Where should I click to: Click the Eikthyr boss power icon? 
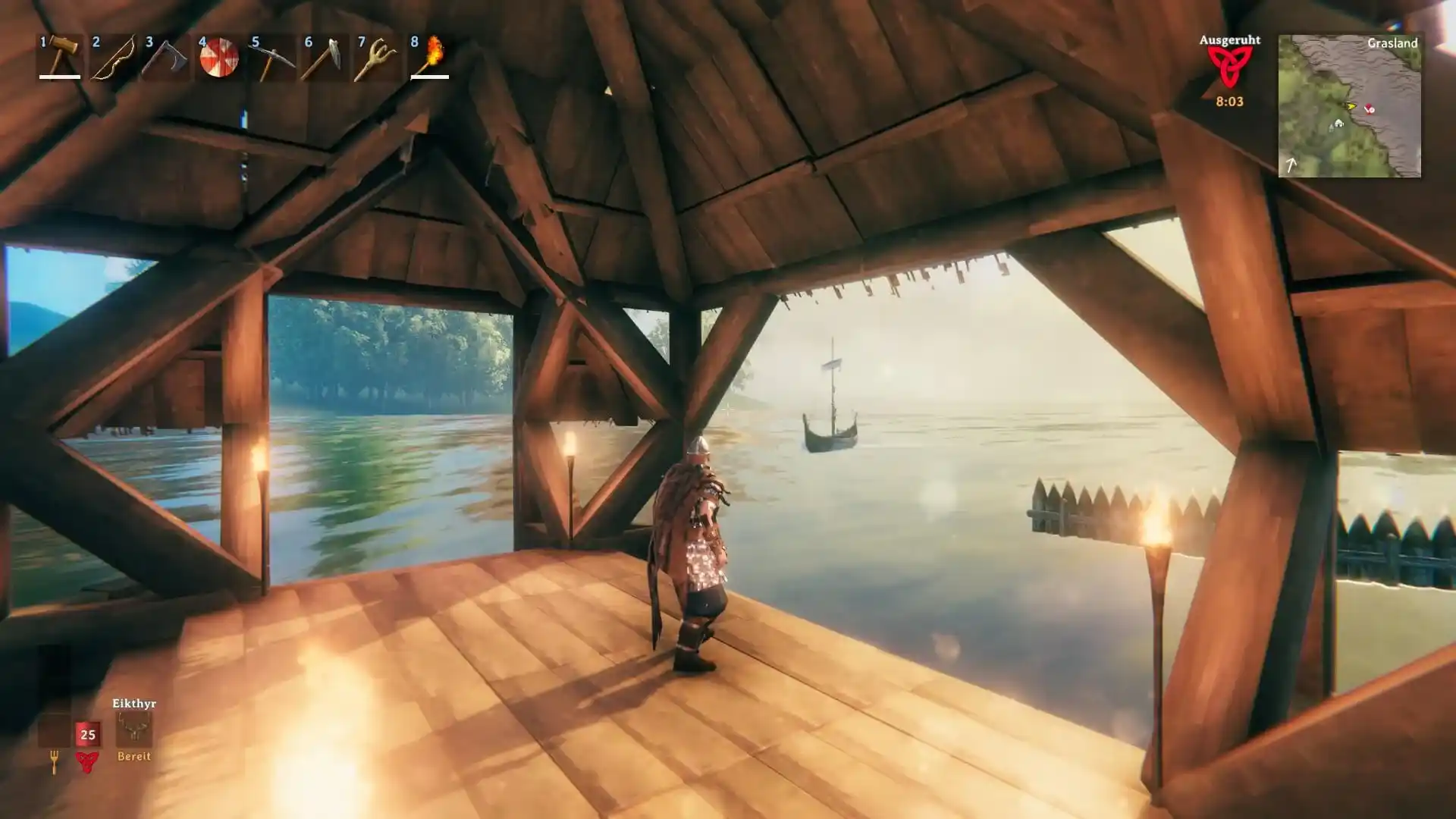(134, 728)
